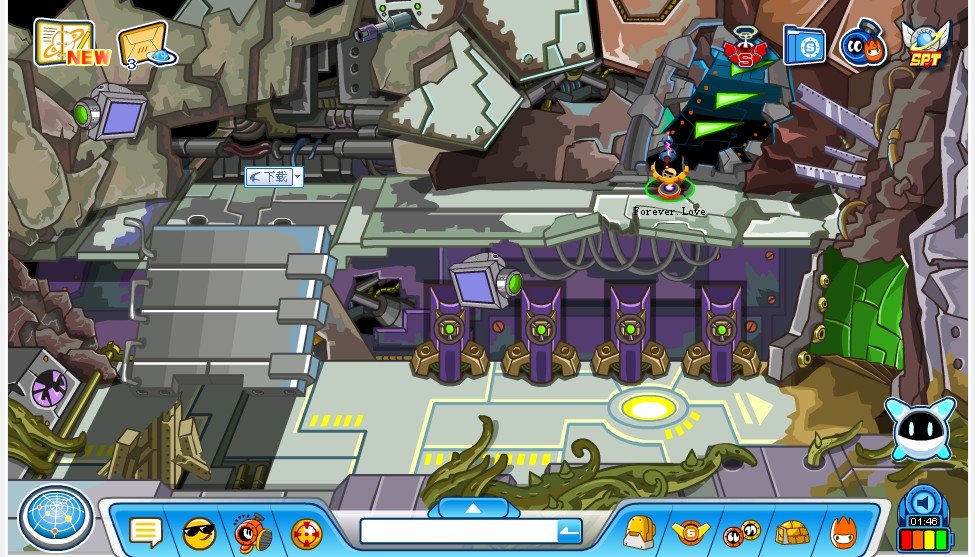The image size is (975, 557).
Task: Click the red robot action icon
Action: pyautogui.click(x=251, y=532)
